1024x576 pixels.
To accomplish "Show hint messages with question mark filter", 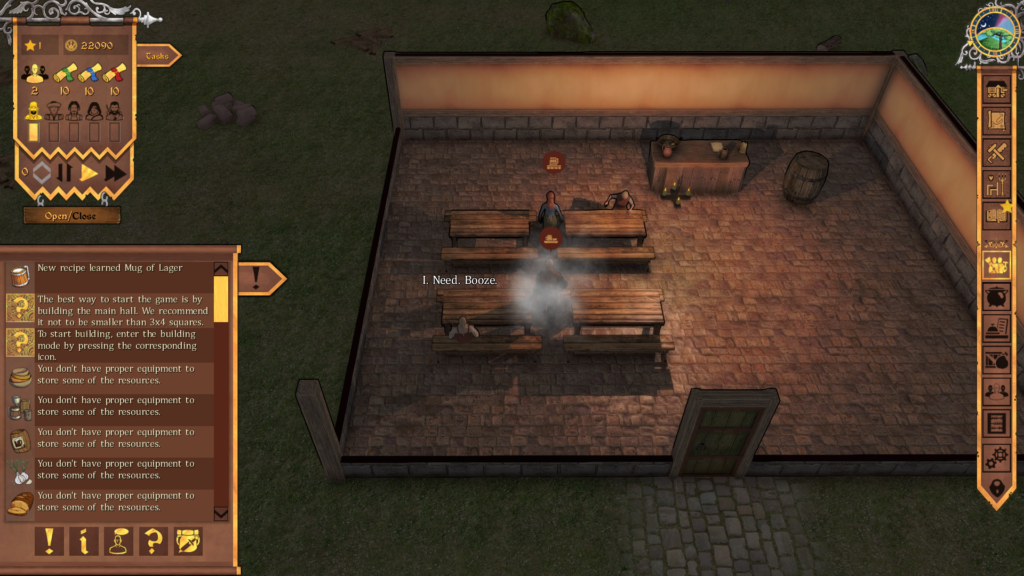I will pyautogui.click(x=153, y=541).
